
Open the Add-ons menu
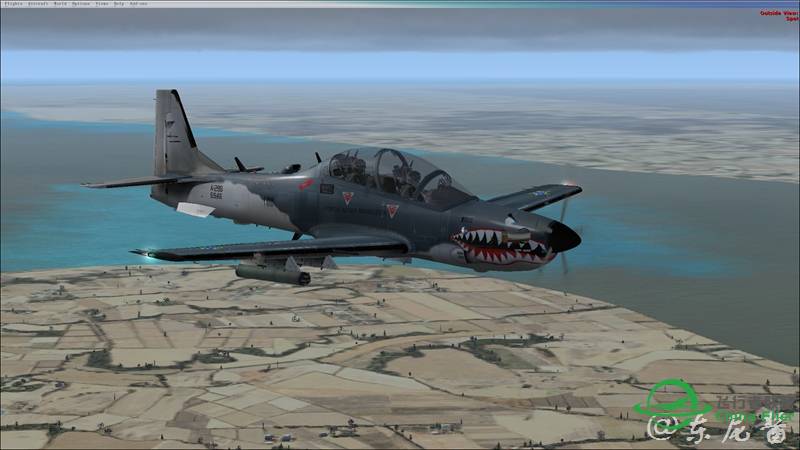(138, 3)
